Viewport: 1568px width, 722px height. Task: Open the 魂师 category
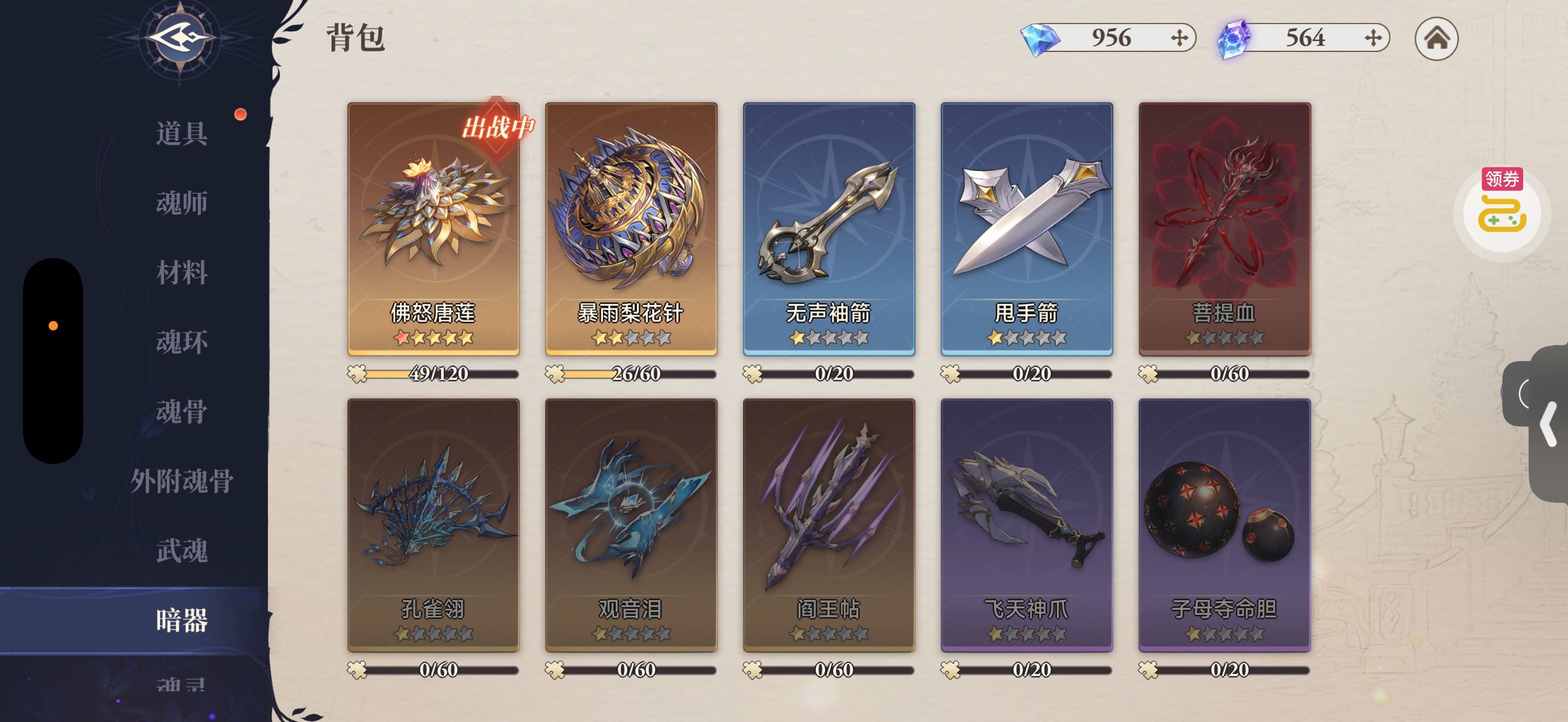click(x=182, y=203)
